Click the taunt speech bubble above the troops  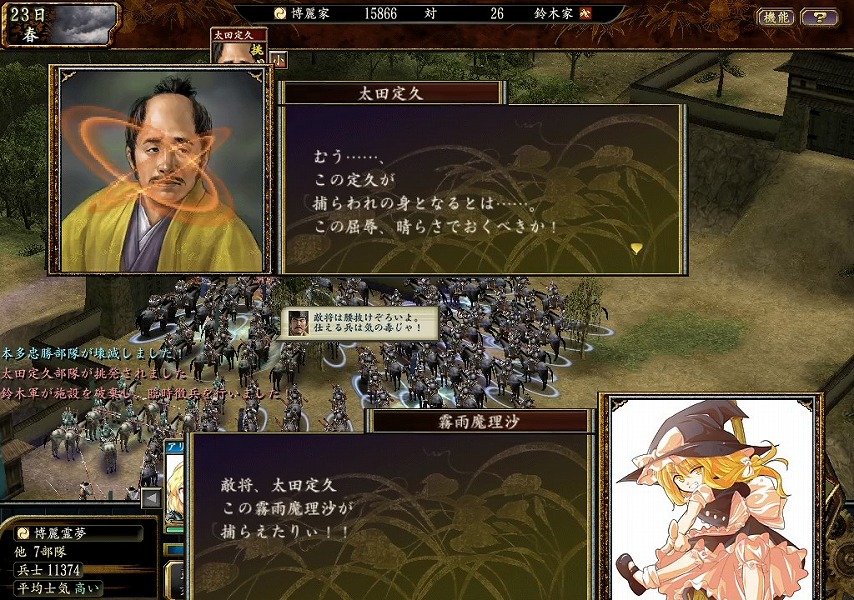click(360, 323)
